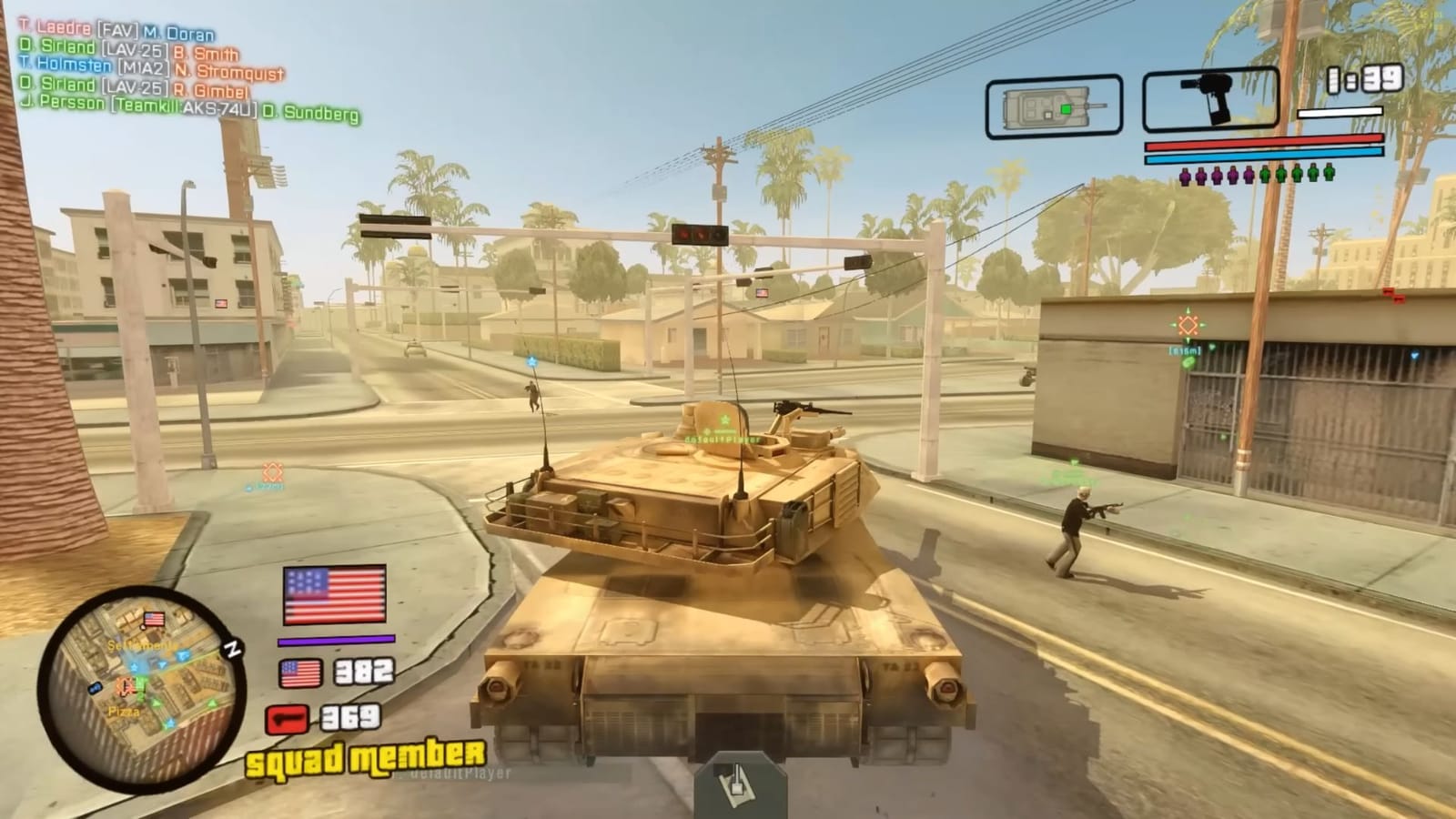Viewport: 1456px width, 819px height.
Task: Click the red crosshair objective marker on the minimap
Action: [125, 685]
